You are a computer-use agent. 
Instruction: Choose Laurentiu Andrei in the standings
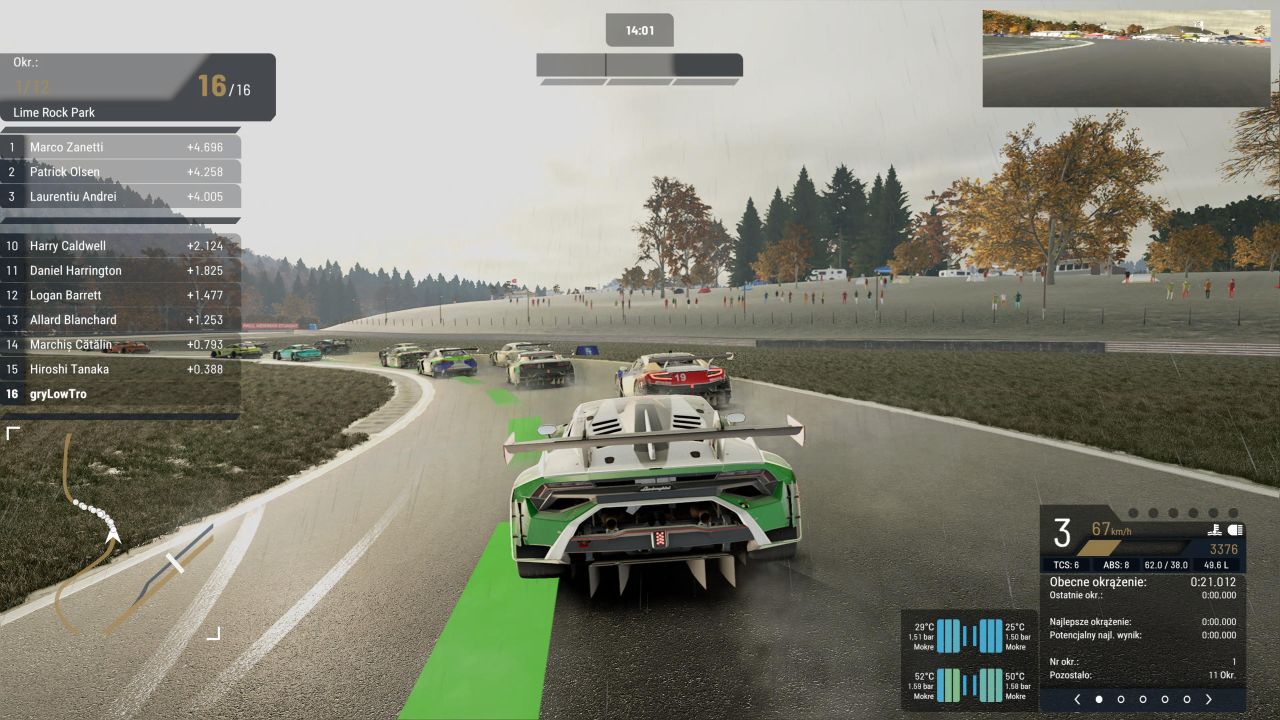[120, 197]
